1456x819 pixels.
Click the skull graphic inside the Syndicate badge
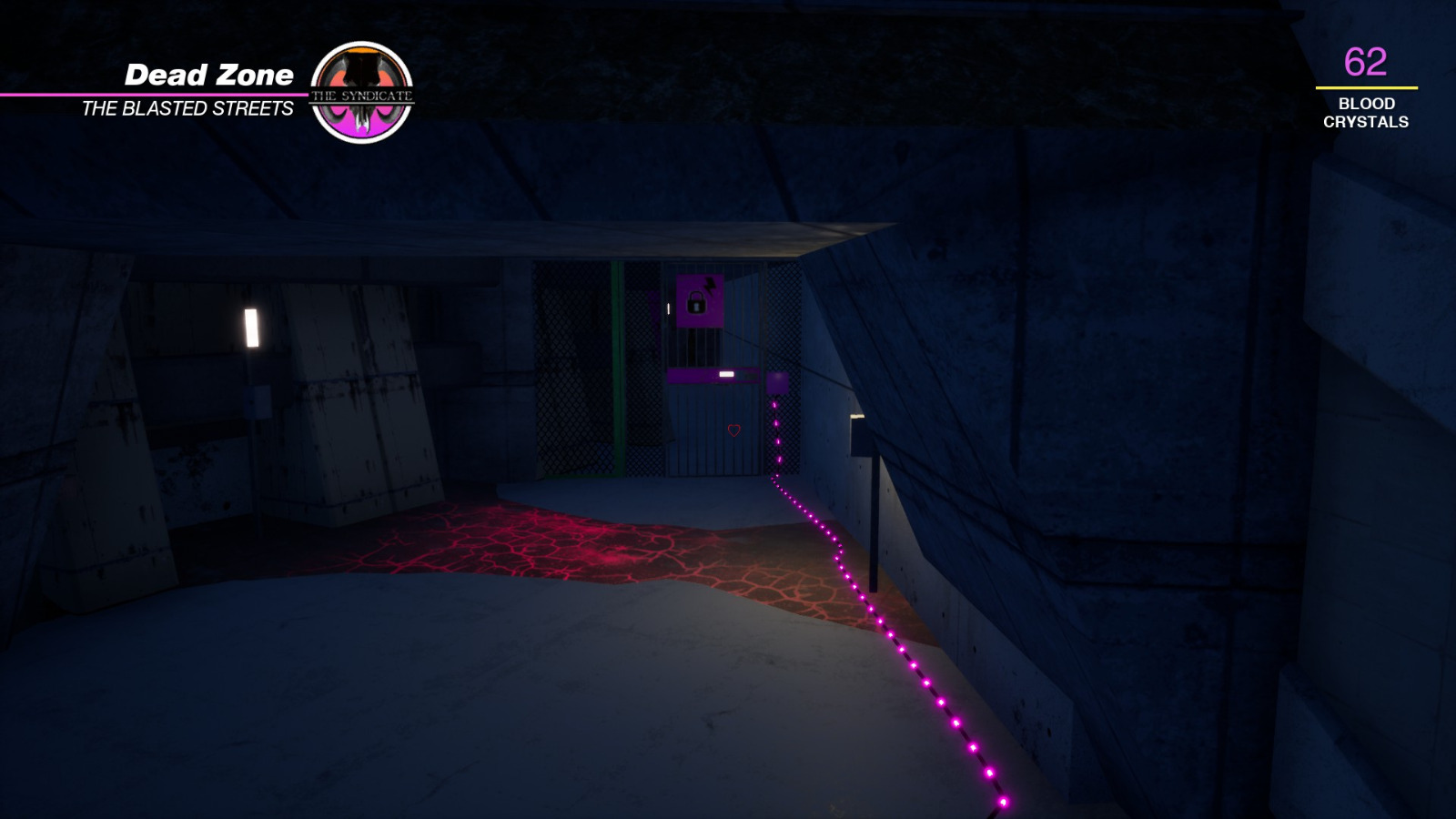363,77
